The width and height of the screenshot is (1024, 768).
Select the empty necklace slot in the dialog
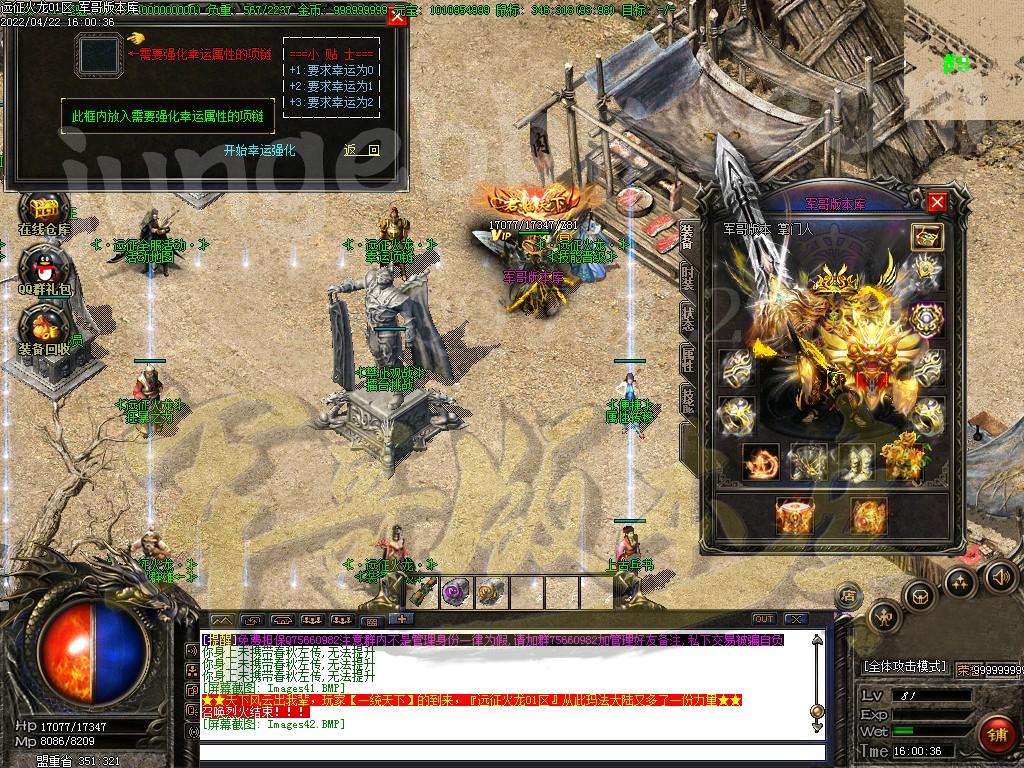[99, 54]
